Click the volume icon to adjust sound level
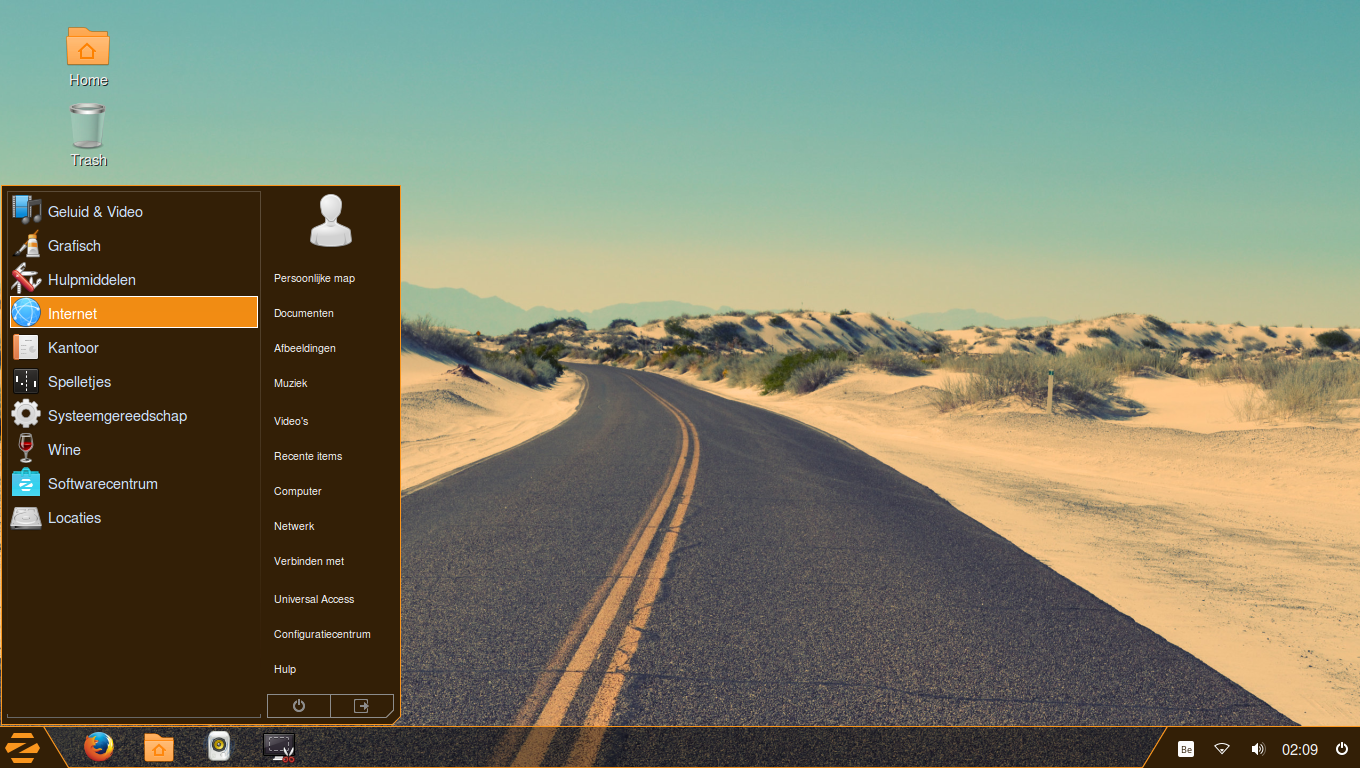1360x768 pixels. (x=1258, y=747)
